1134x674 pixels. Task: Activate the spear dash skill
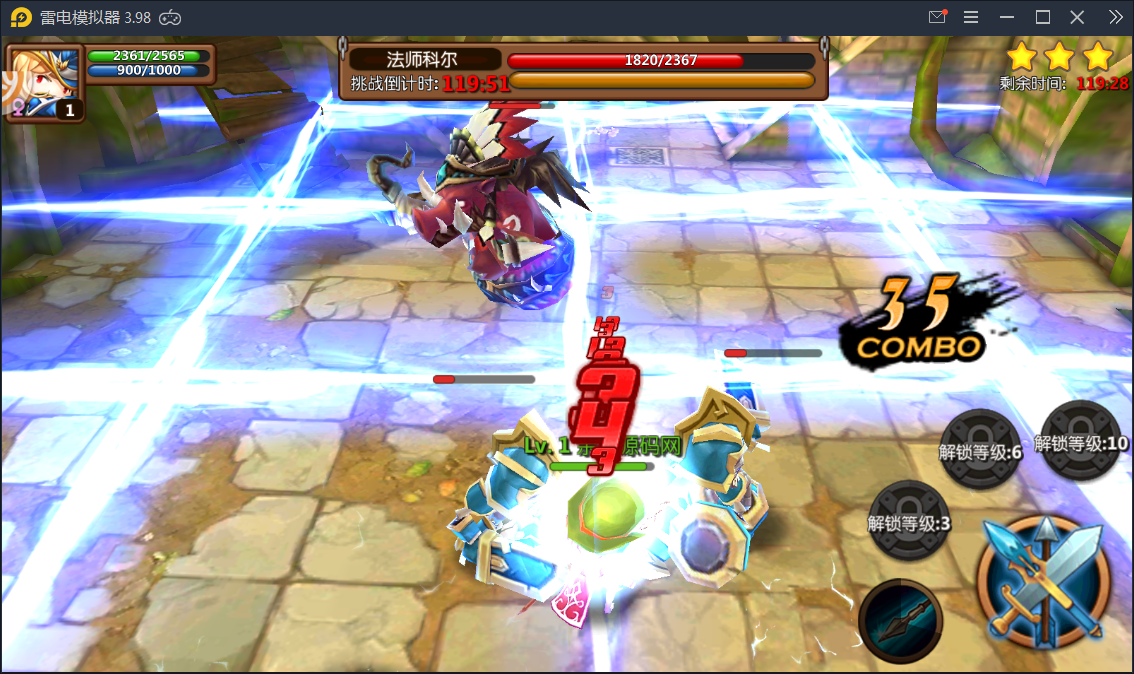(900, 619)
